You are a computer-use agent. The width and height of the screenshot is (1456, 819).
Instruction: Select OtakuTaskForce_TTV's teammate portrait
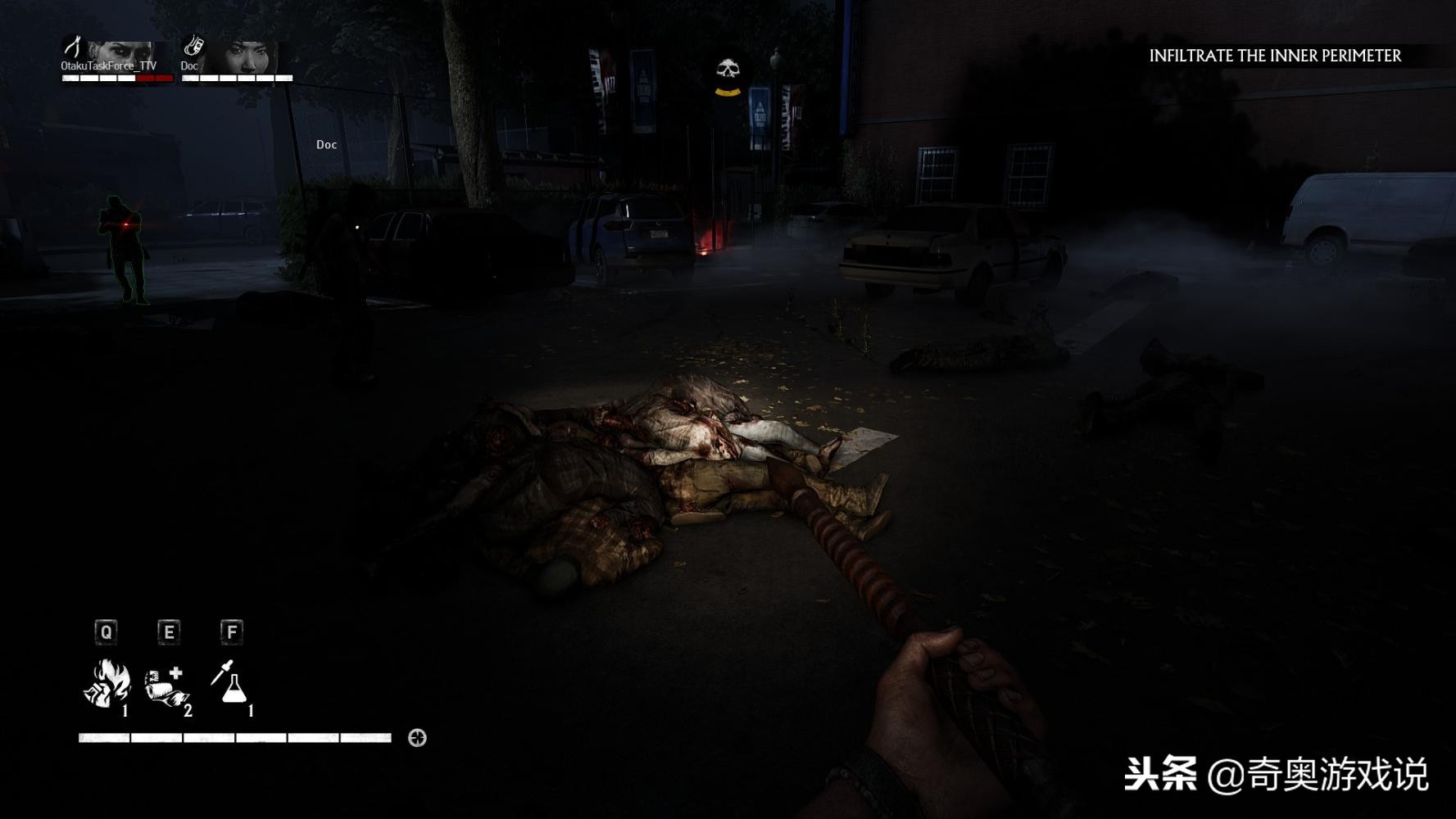tap(123, 56)
